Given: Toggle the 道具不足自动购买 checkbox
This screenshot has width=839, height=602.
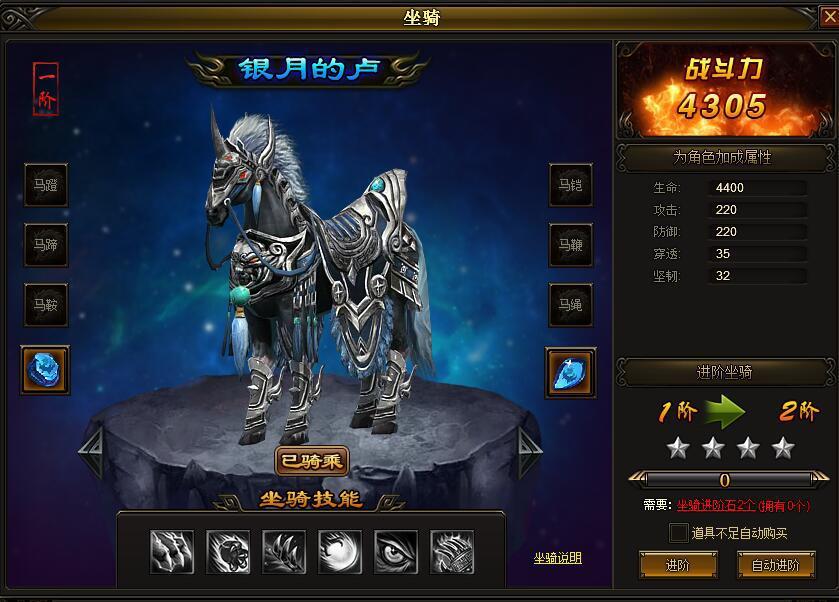Looking at the screenshot, I should point(679,533).
